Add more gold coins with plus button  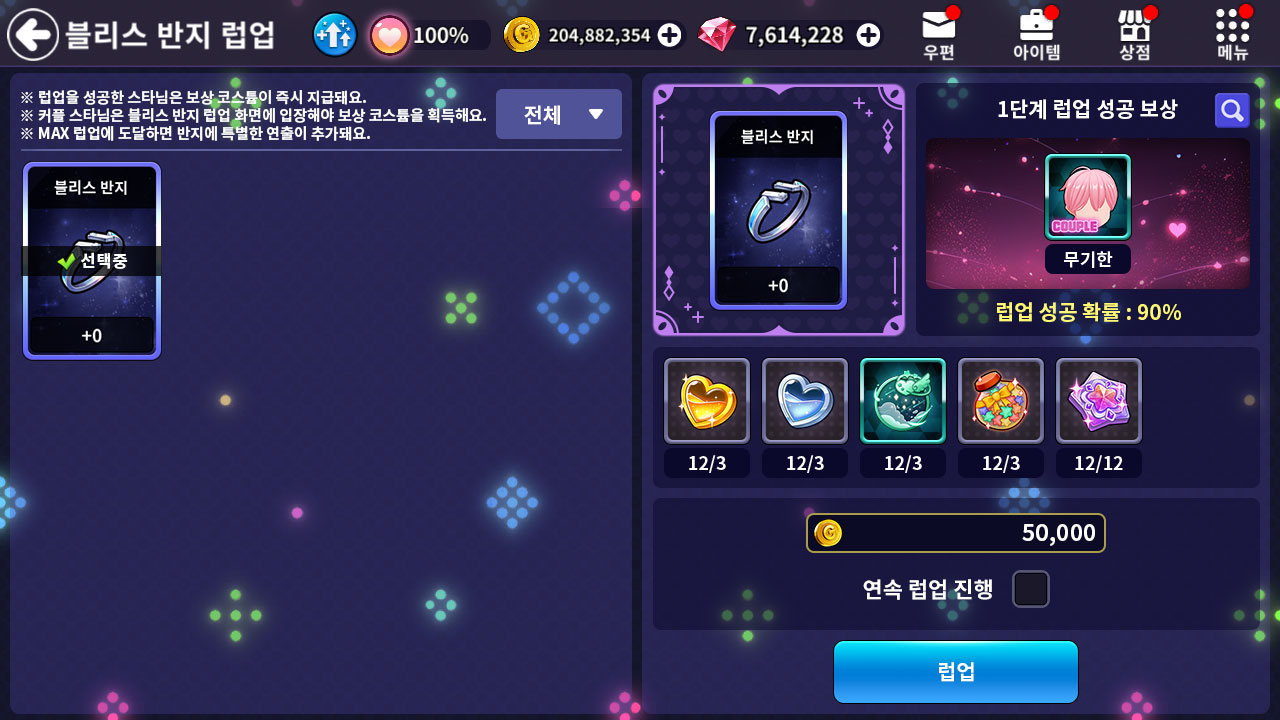(x=670, y=35)
